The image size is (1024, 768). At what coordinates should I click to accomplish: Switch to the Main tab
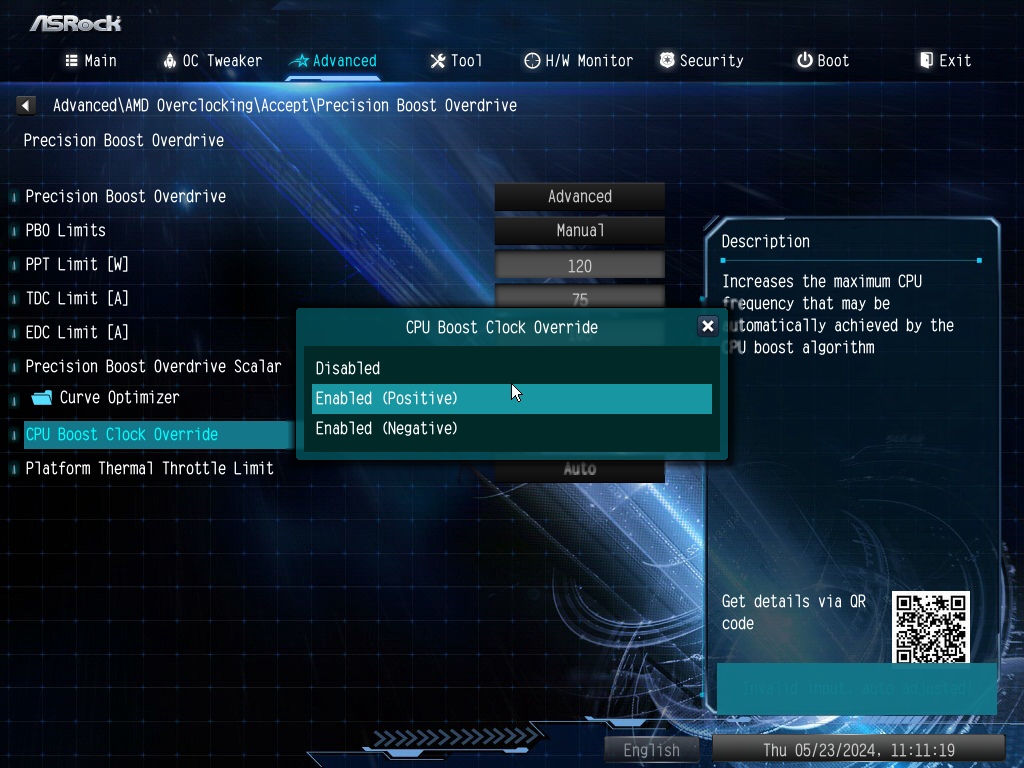click(91, 61)
